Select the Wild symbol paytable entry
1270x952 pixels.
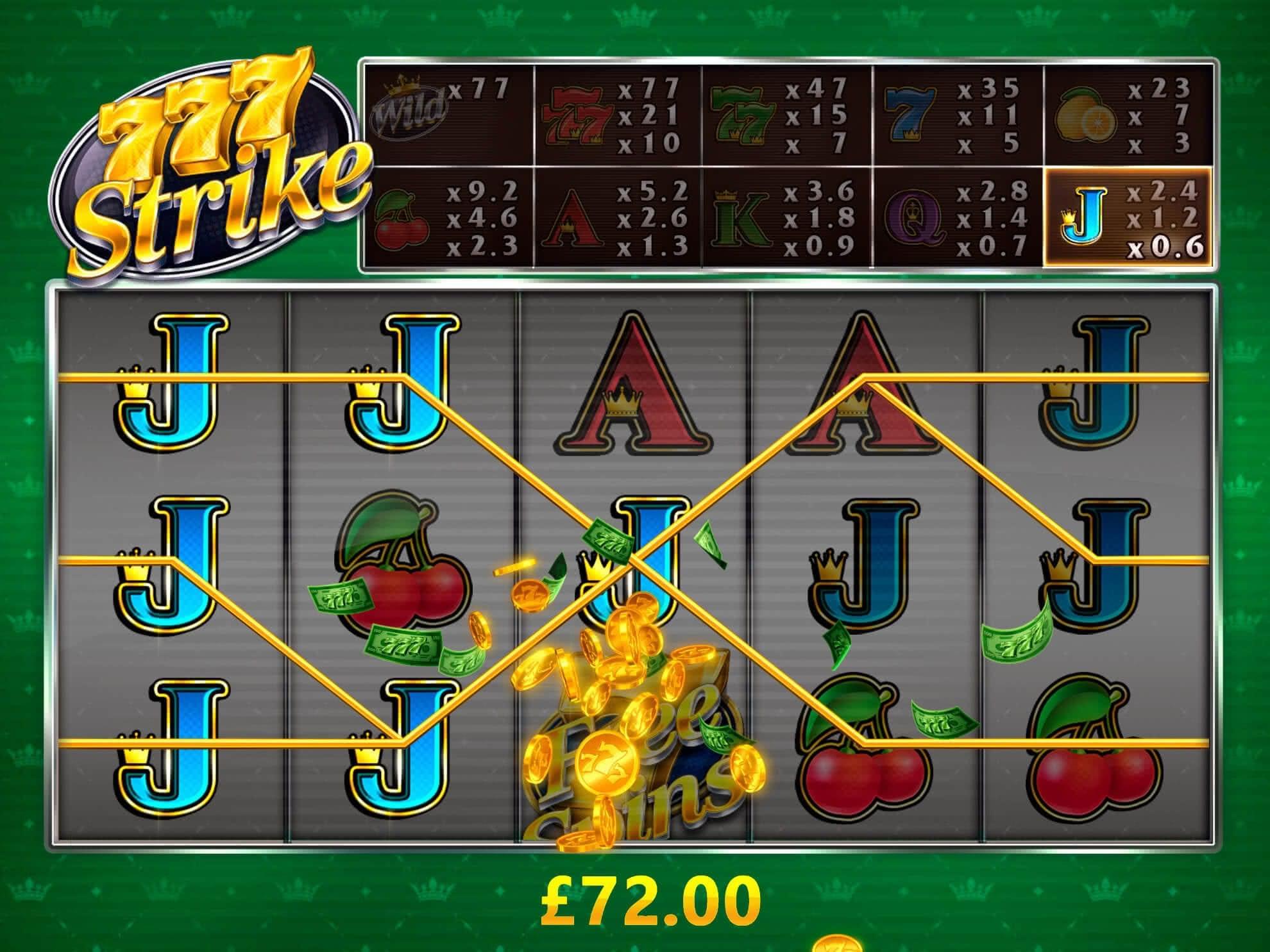pos(448,115)
